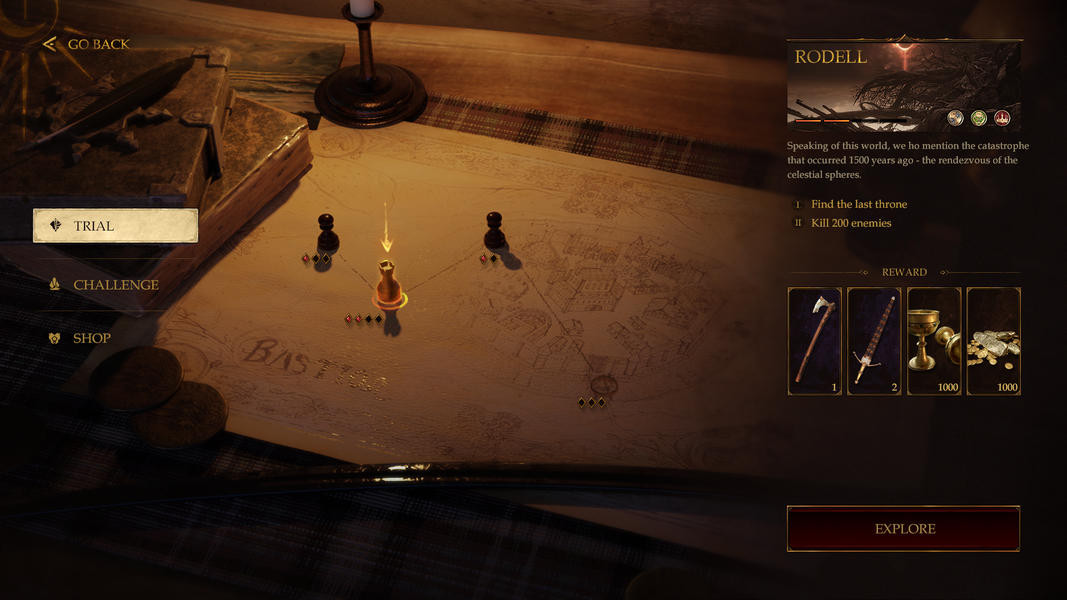
Task: Choose the right black pawn on the map
Action: (x=494, y=231)
